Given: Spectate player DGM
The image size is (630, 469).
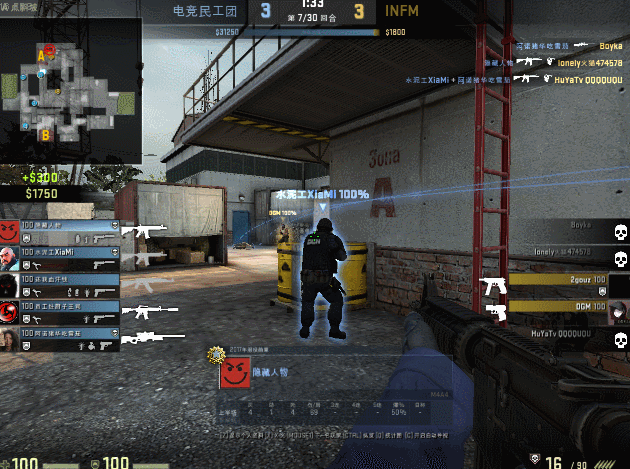Looking at the screenshot, I should click(560, 310).
